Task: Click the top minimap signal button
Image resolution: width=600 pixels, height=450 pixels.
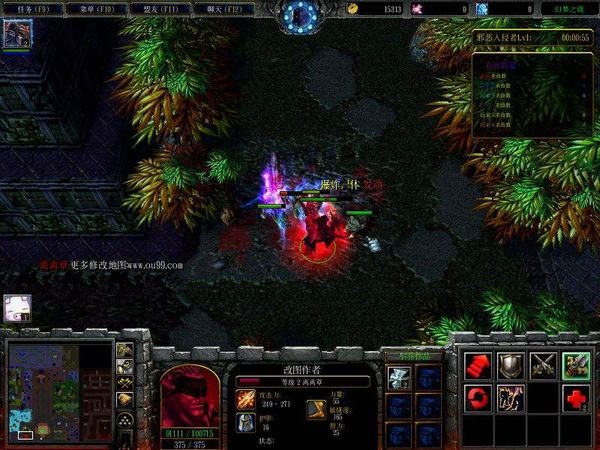Action: 125,351
